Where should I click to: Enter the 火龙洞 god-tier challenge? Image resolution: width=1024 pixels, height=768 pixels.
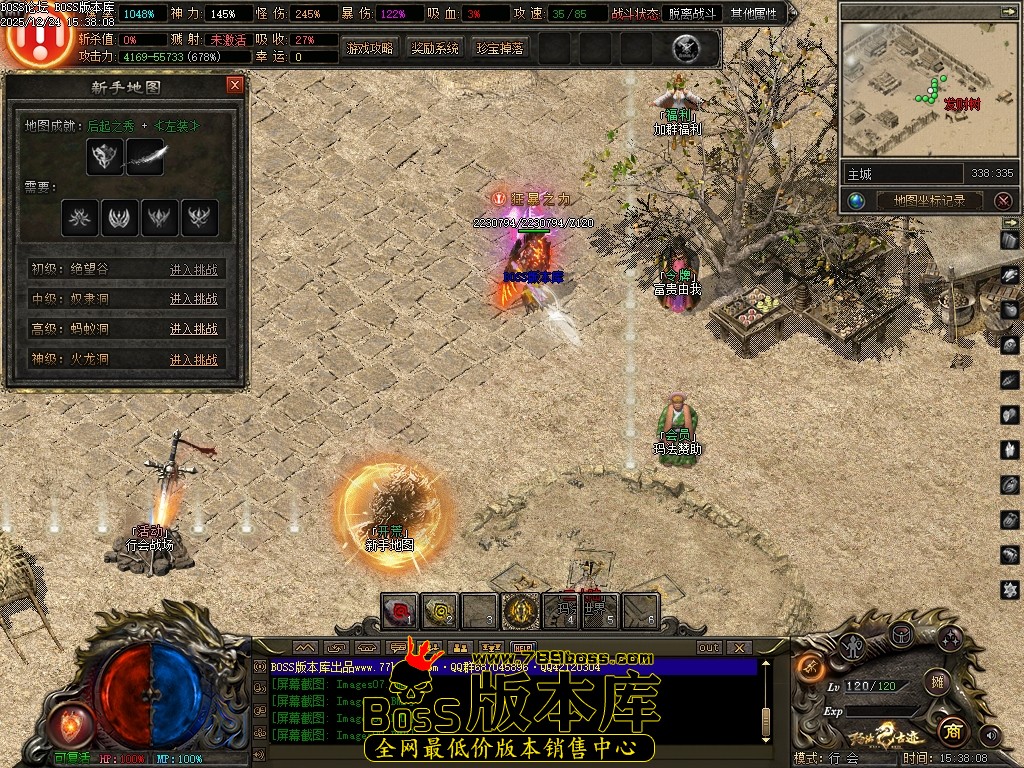point(193,360)
